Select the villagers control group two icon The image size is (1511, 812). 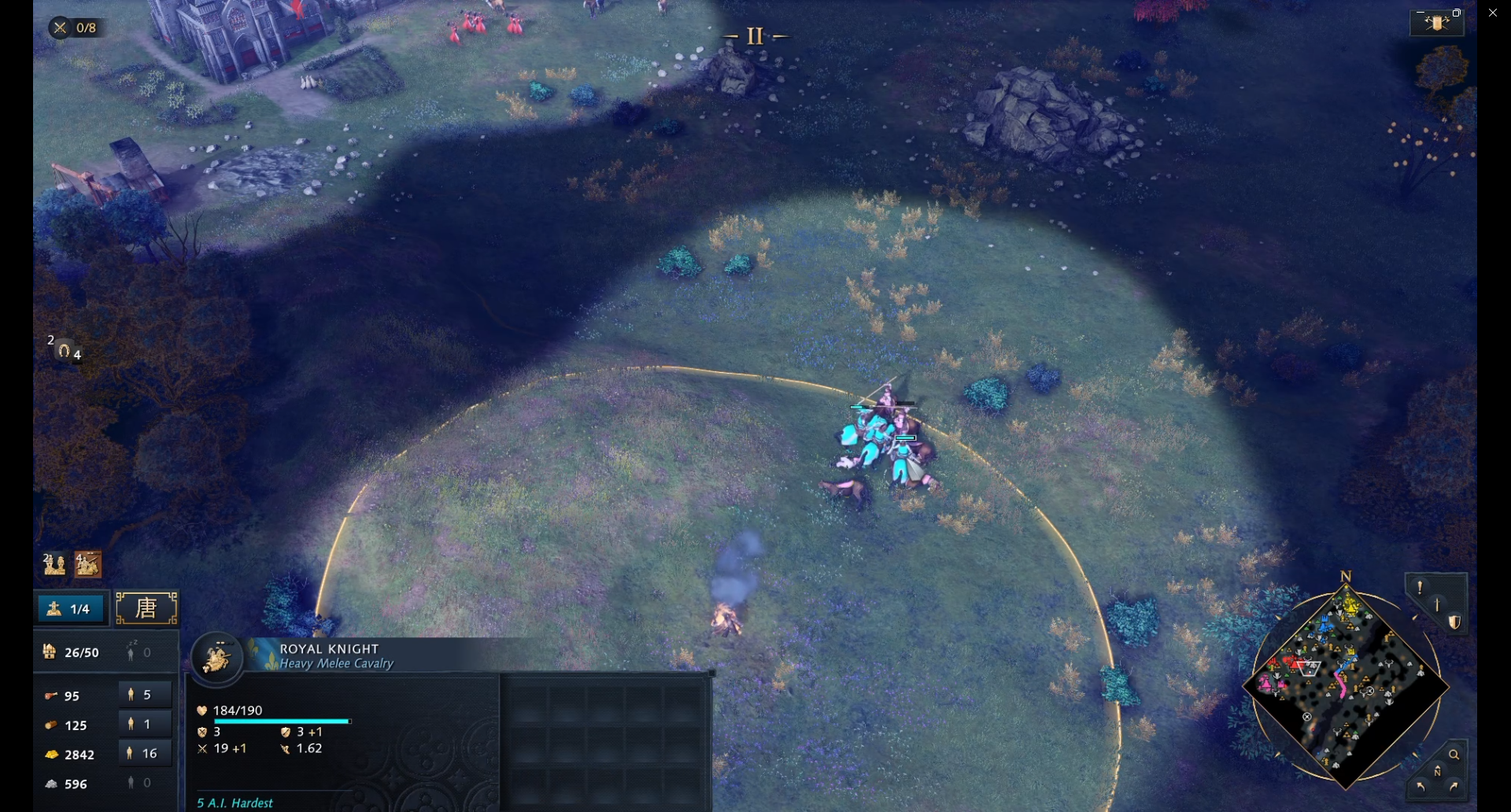[54, 563]
